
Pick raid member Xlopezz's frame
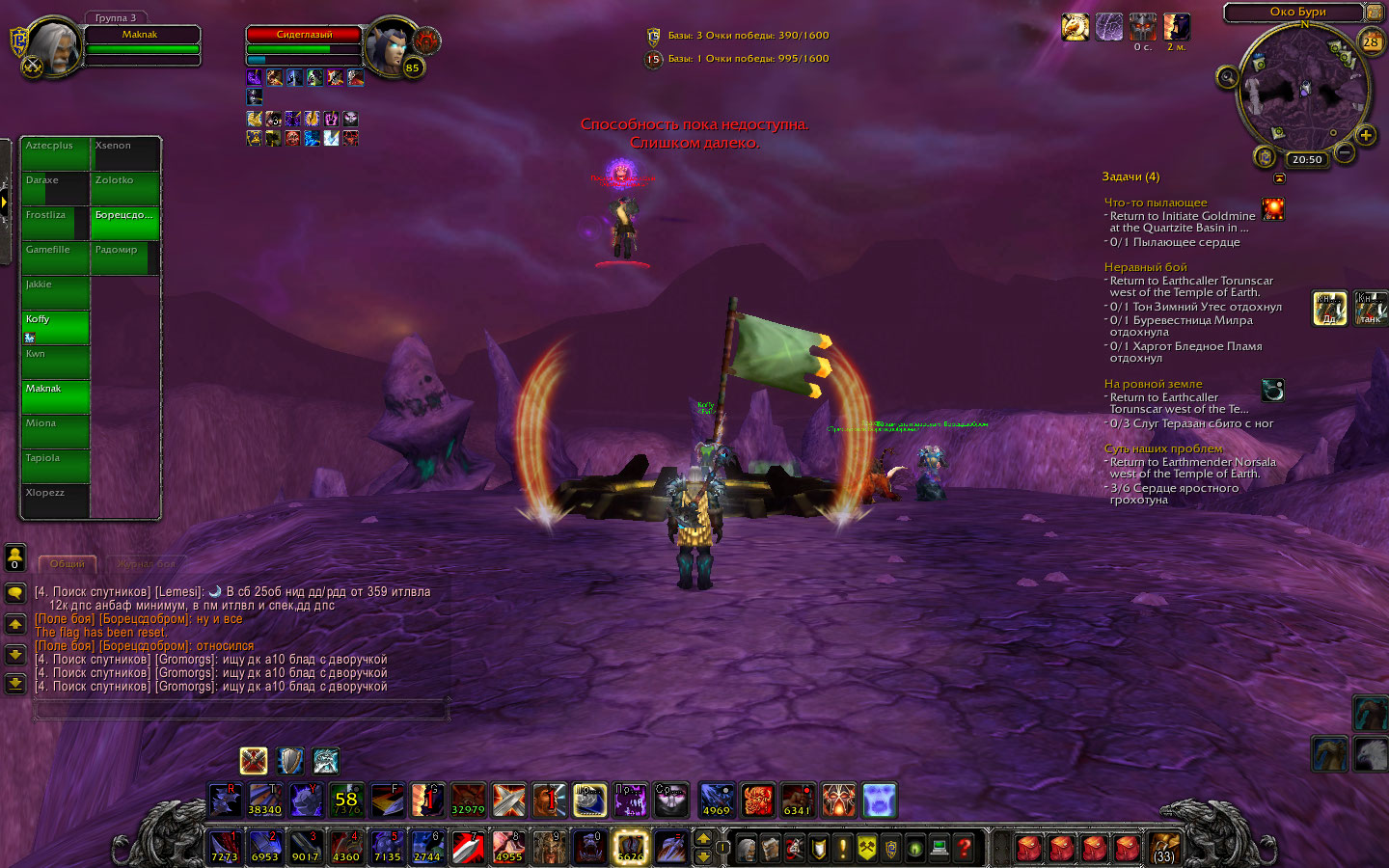coord(56,500)
